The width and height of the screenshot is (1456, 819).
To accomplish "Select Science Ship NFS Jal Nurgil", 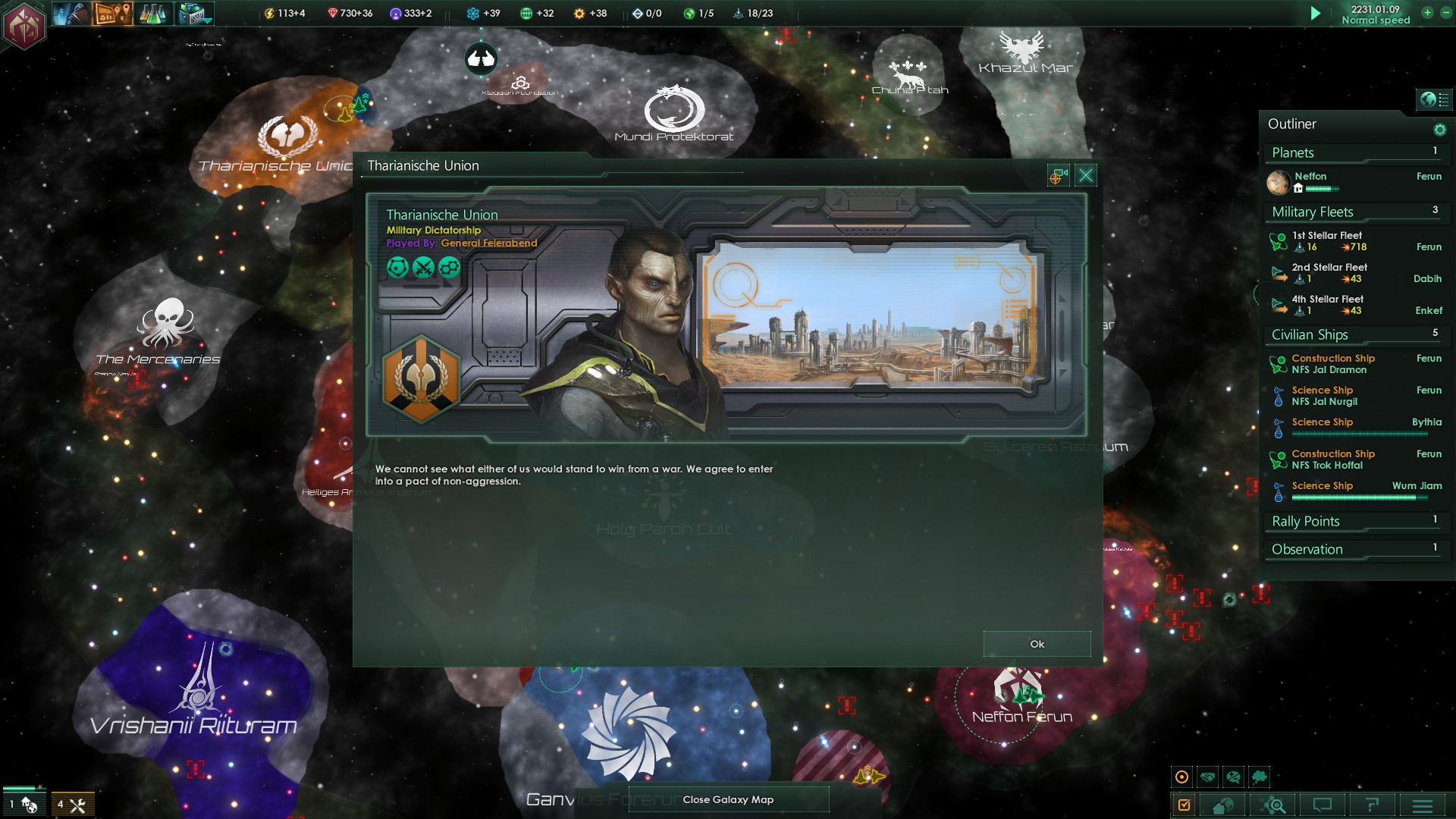I will click(x=1324, y=396).
